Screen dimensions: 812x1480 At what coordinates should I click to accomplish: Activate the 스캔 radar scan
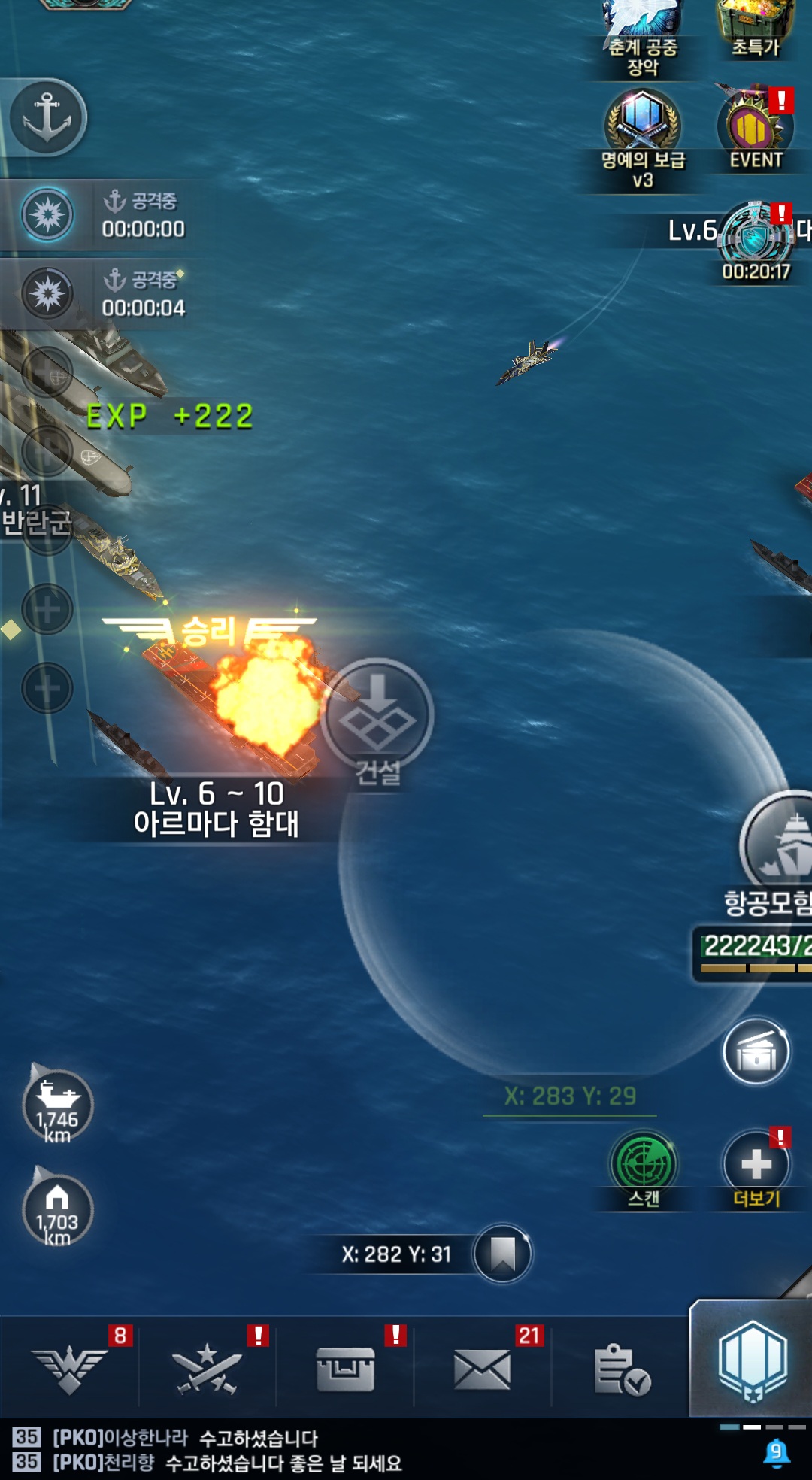[643, 1164]
